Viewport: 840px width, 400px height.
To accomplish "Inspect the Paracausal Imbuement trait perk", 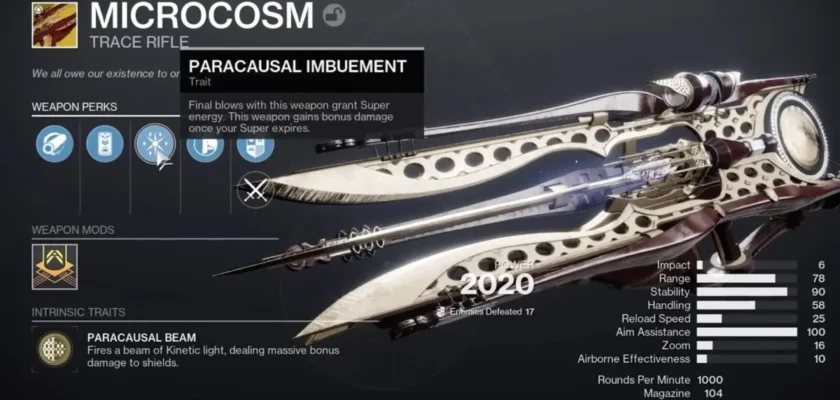I will (155, 144).
